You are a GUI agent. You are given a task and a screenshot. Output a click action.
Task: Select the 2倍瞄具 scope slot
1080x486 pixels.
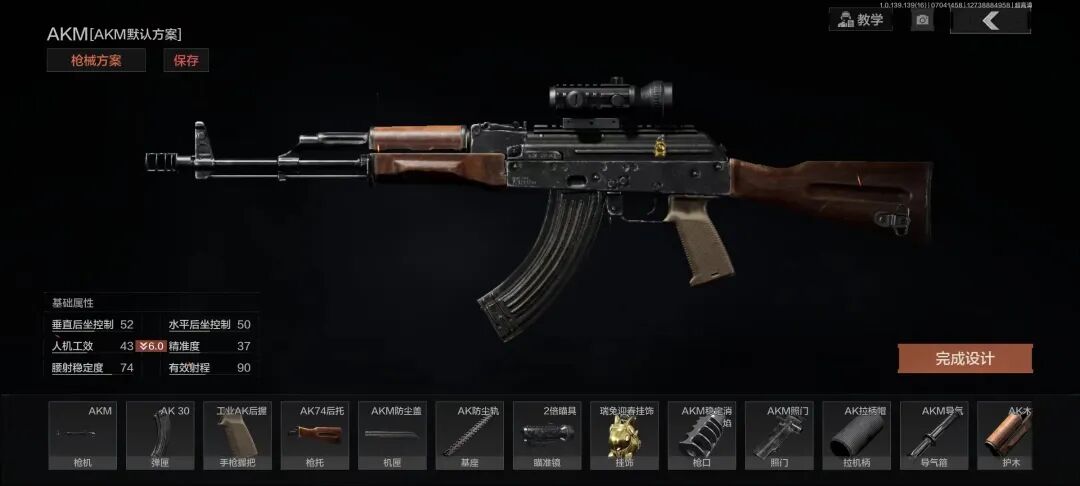547,435
